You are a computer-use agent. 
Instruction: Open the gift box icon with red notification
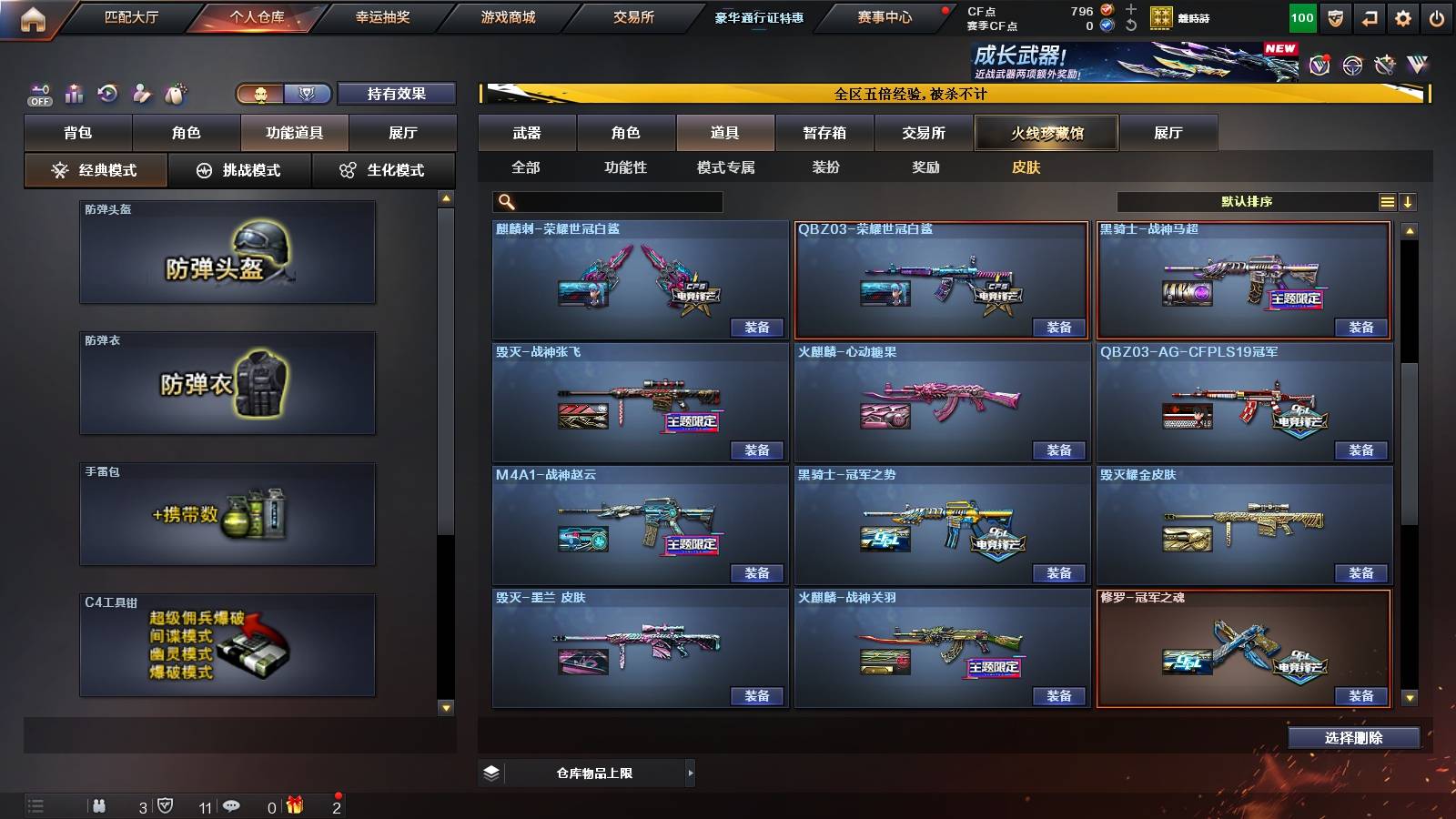(x=295, y=804)
